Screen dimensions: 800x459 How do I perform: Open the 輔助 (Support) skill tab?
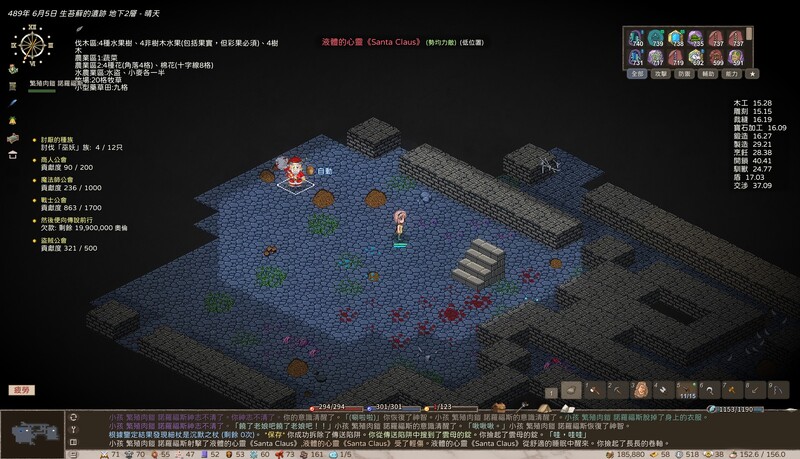pos(708,74)
